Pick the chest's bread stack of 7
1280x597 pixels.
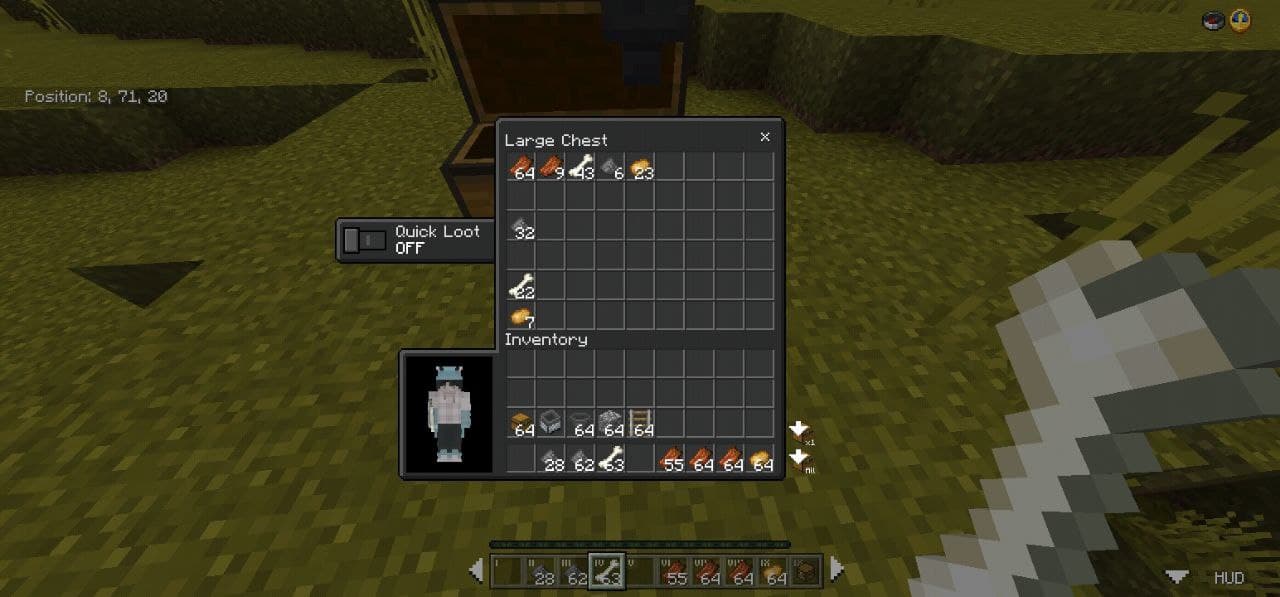[521, 316]
